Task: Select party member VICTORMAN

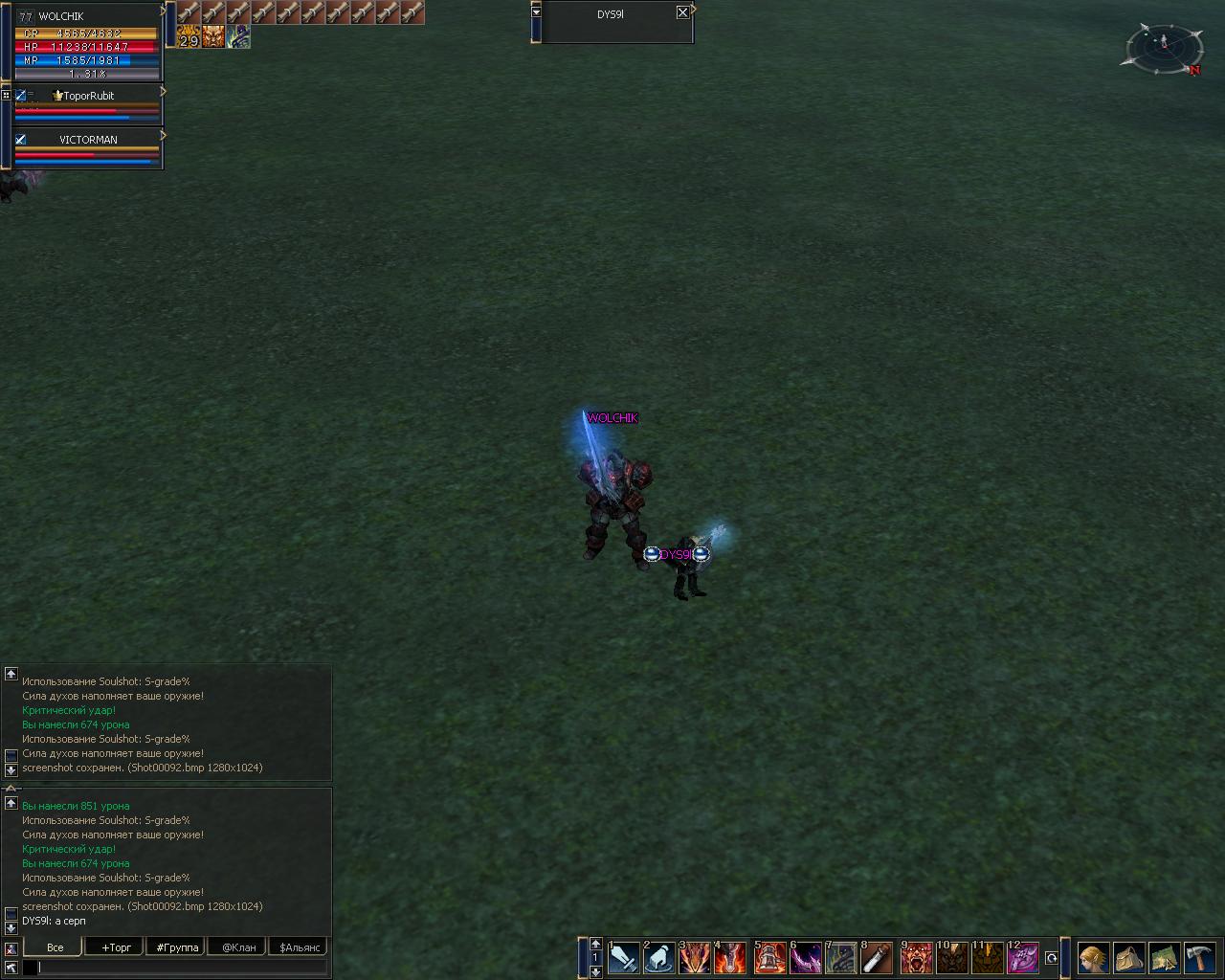Action: (x=88, y=140)
